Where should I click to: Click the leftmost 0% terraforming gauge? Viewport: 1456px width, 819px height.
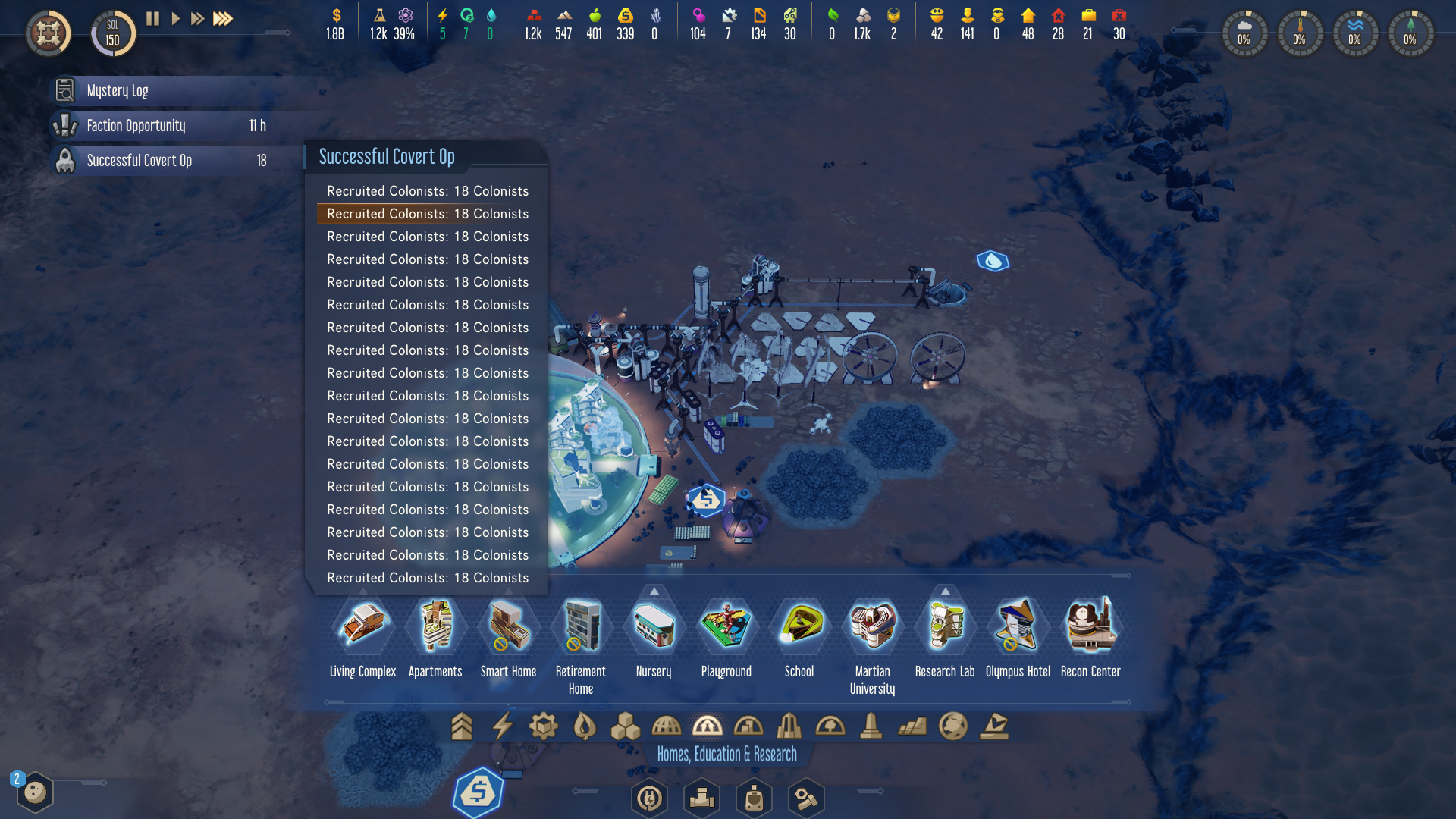pyautogui.click(x=1244, y=33)
